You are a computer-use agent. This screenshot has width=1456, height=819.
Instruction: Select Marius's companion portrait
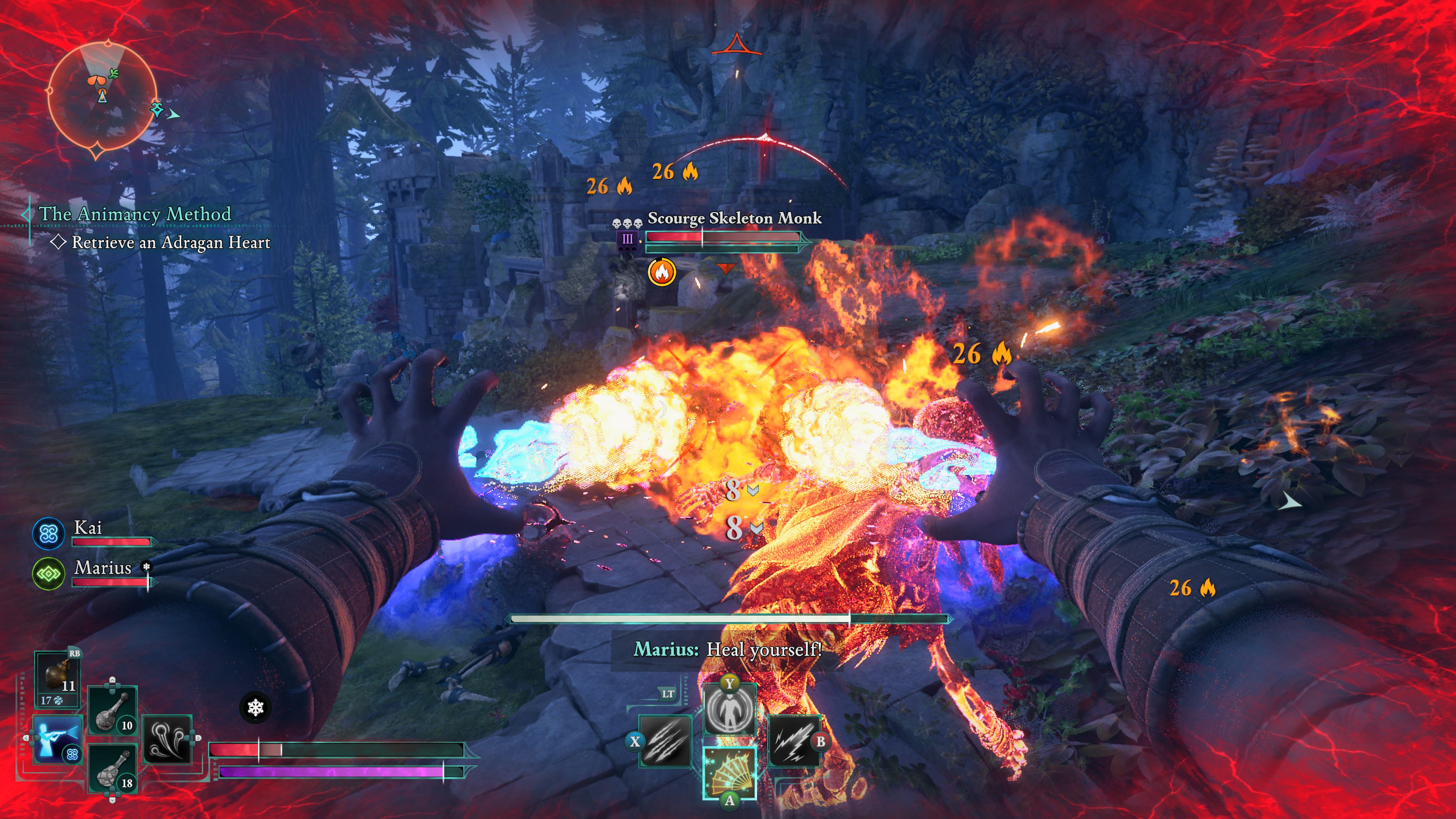point(49,574)
